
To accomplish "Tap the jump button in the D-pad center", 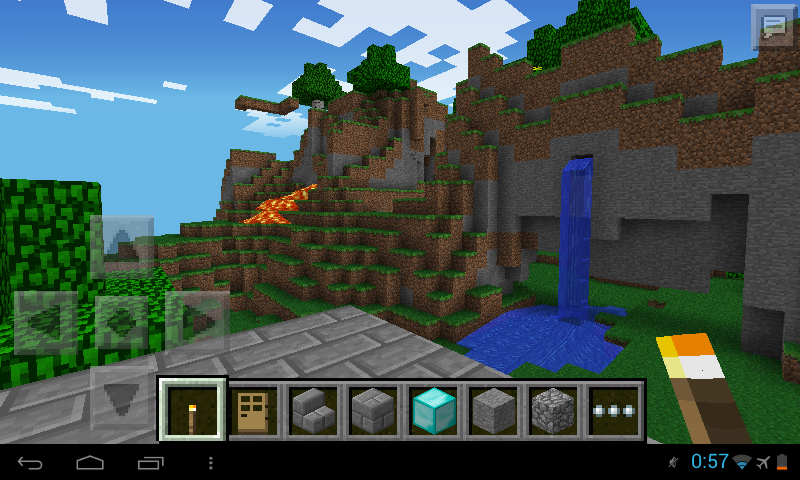I will pyautogui.click(x=122, y=322).
